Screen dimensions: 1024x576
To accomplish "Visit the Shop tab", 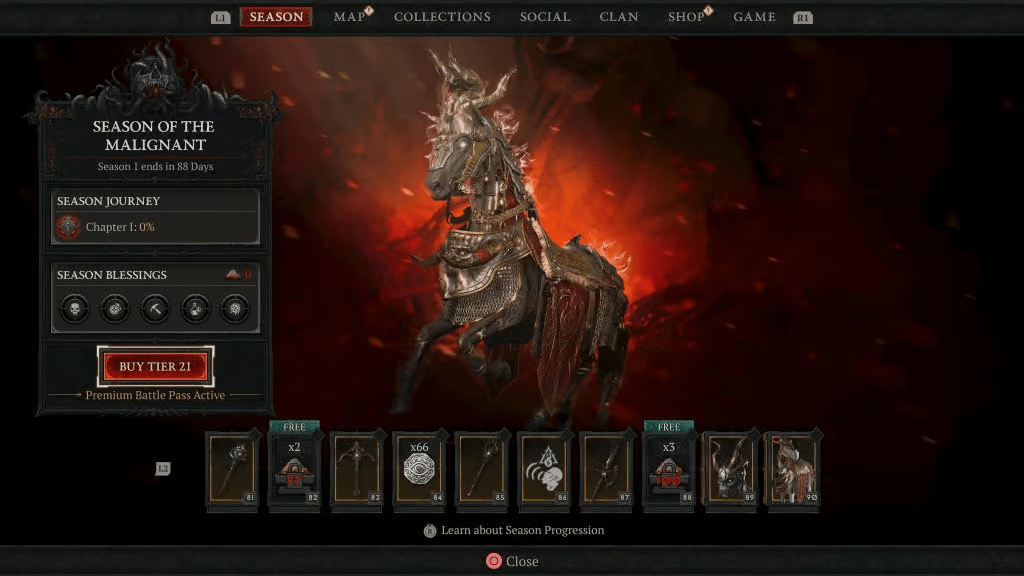I will 686,17.
